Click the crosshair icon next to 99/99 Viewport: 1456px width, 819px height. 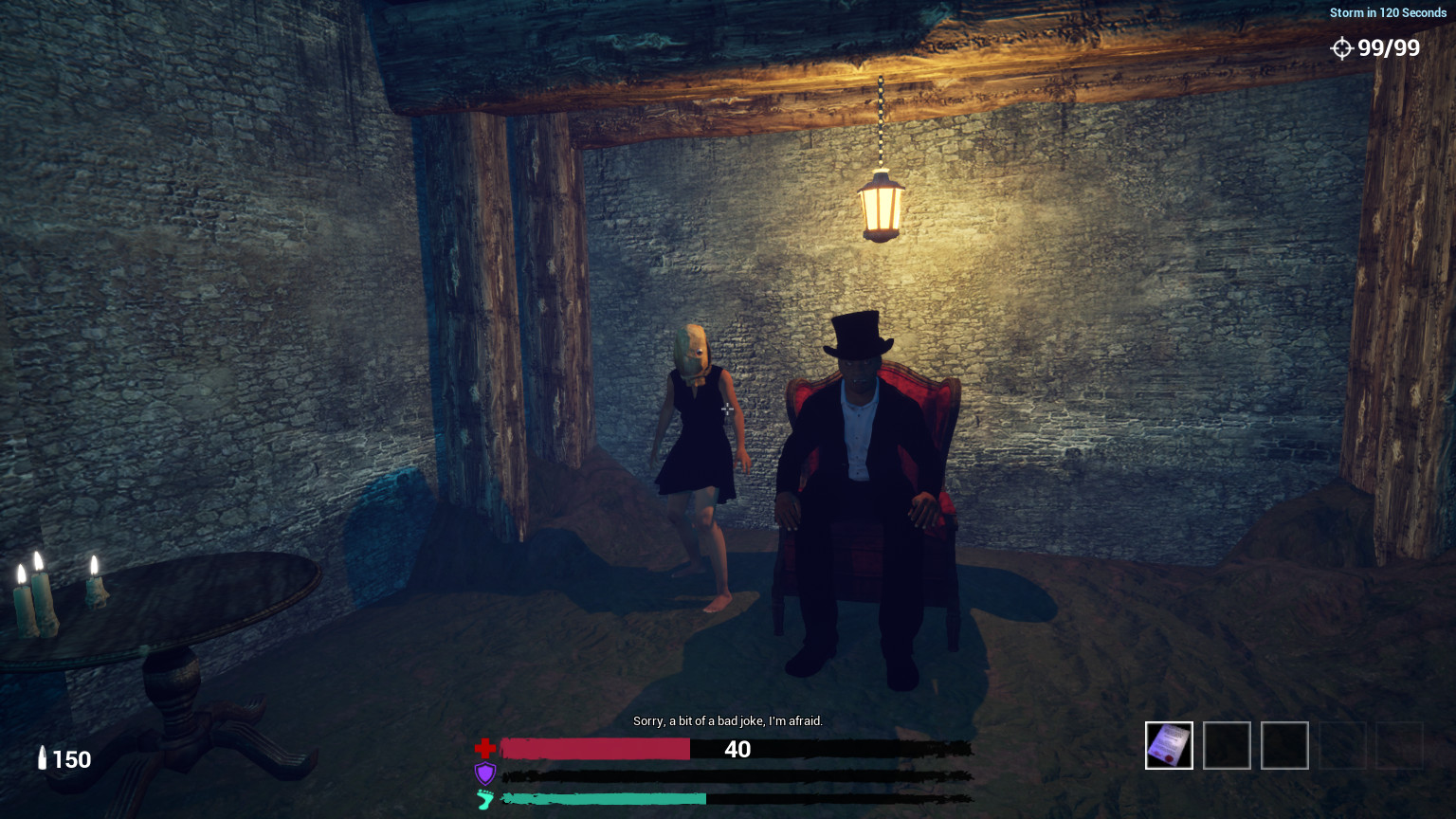coord(1343,48)
